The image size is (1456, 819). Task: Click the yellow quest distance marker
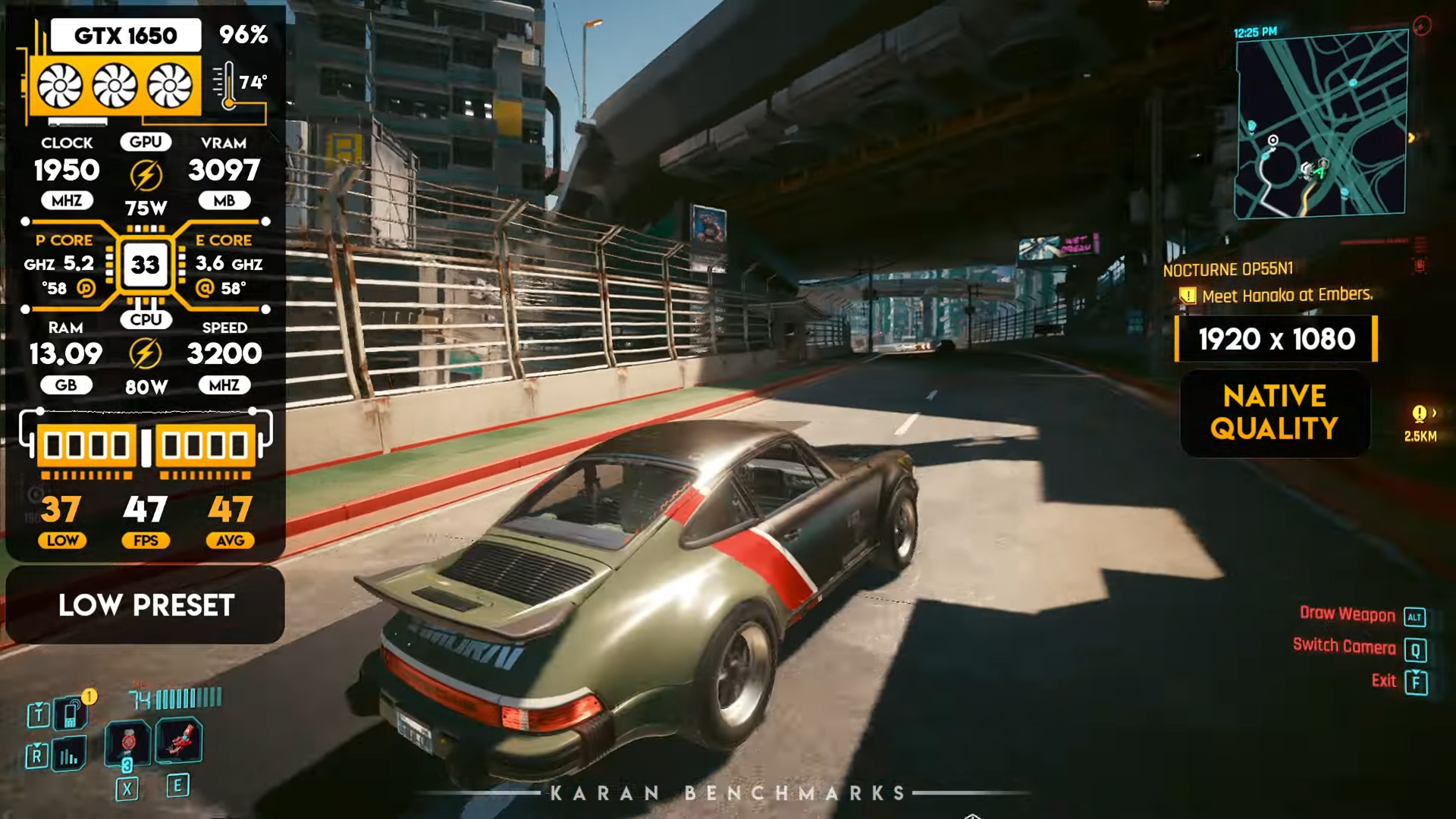coord(1420,414)
